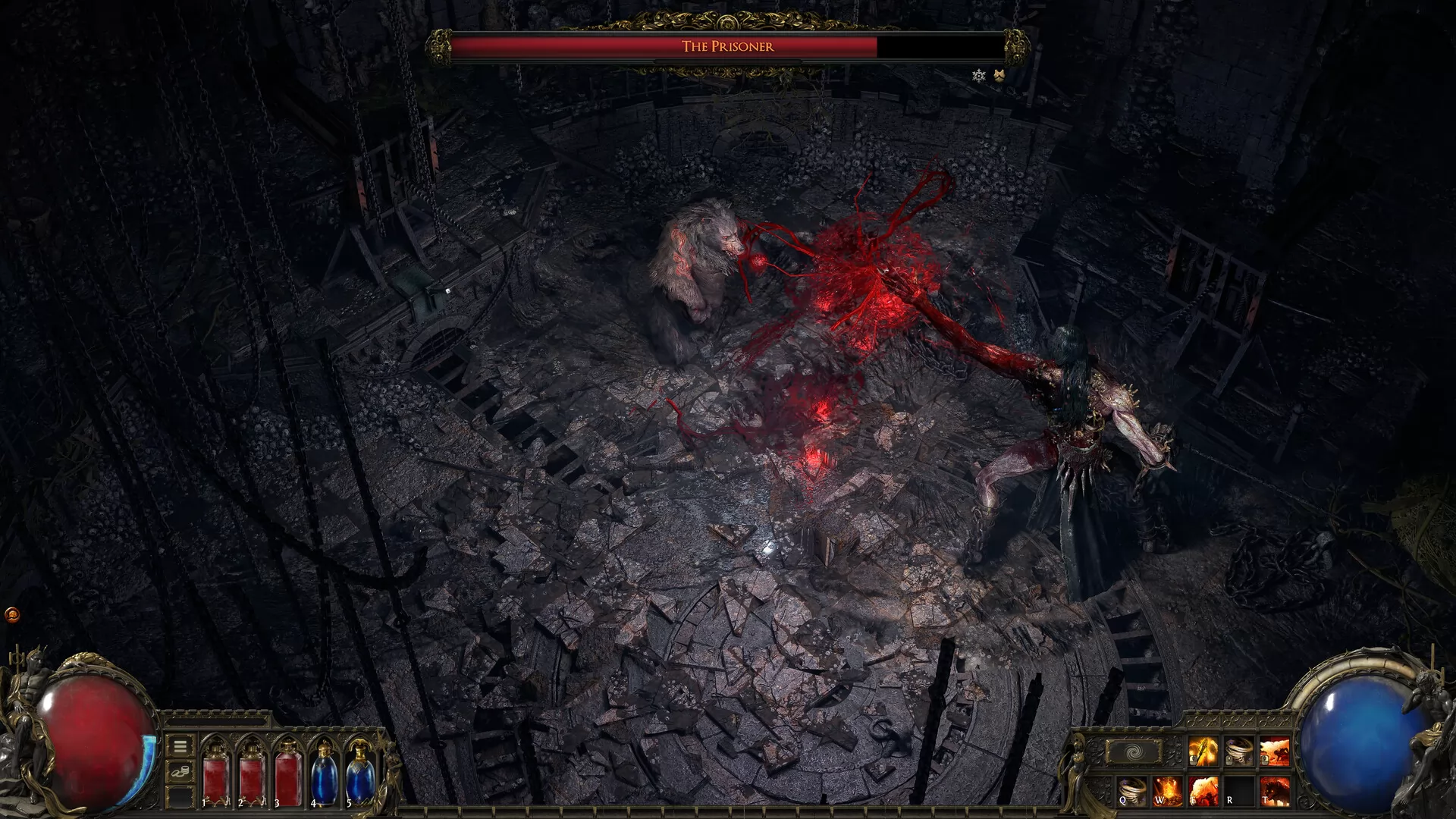Click the small orange round icon on the left edge

pos(12,614)
